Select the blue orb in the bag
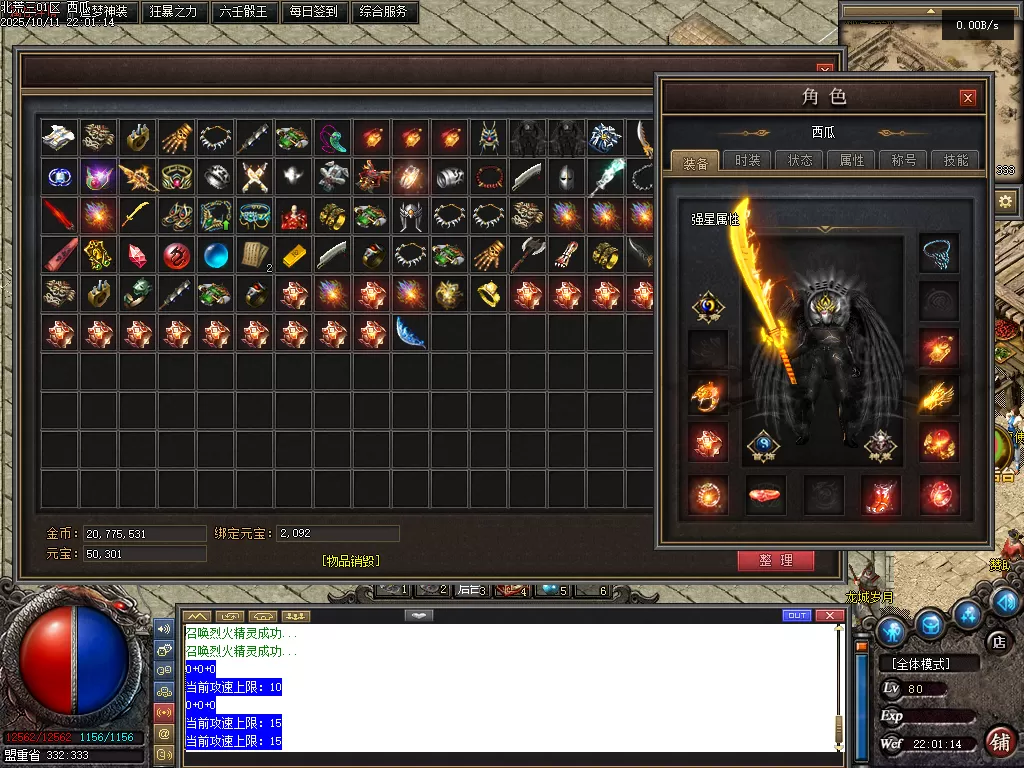Screen dimensions: 1024x768 [216, 255]
